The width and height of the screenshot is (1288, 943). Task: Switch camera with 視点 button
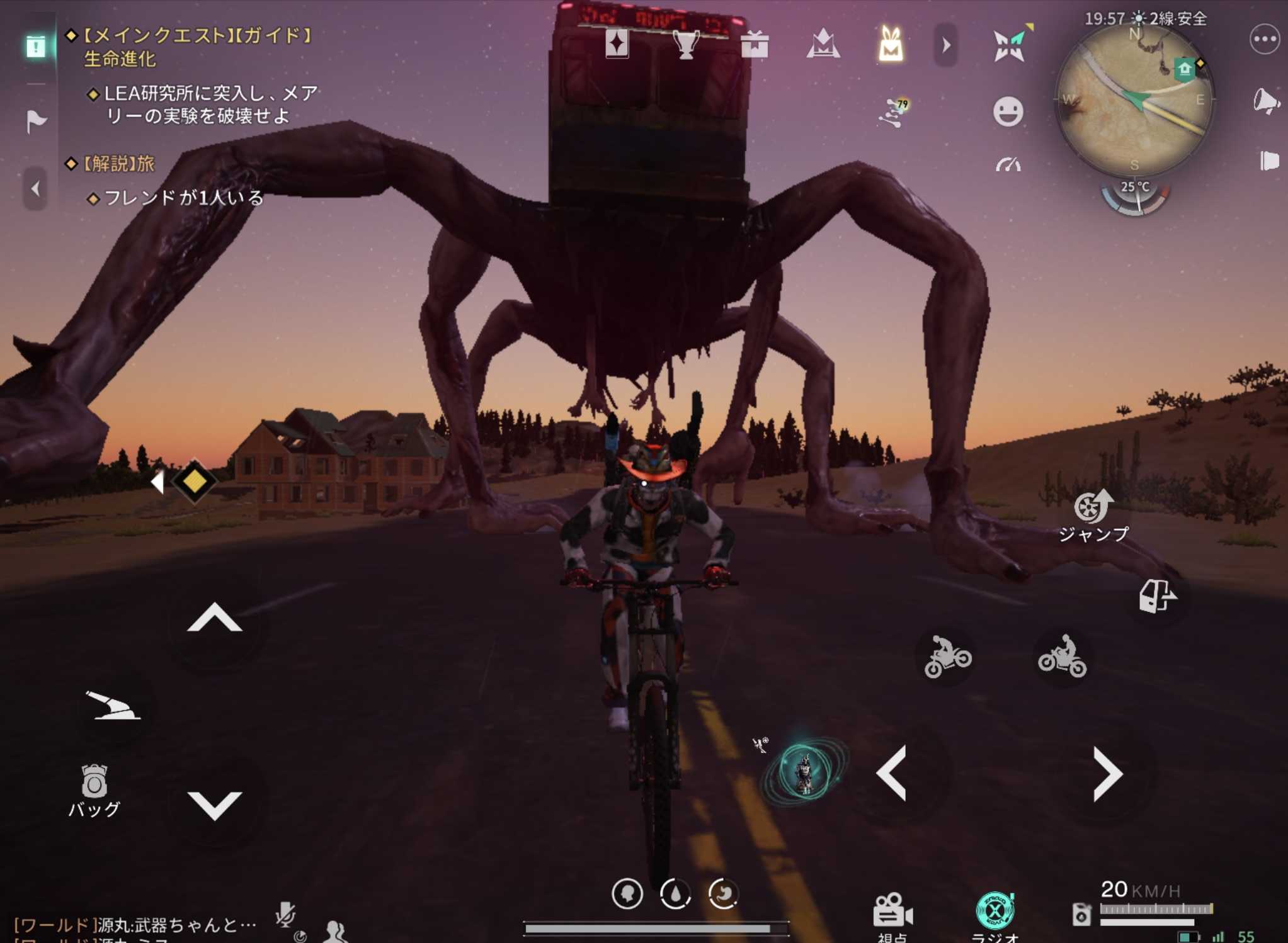(892, 914)
